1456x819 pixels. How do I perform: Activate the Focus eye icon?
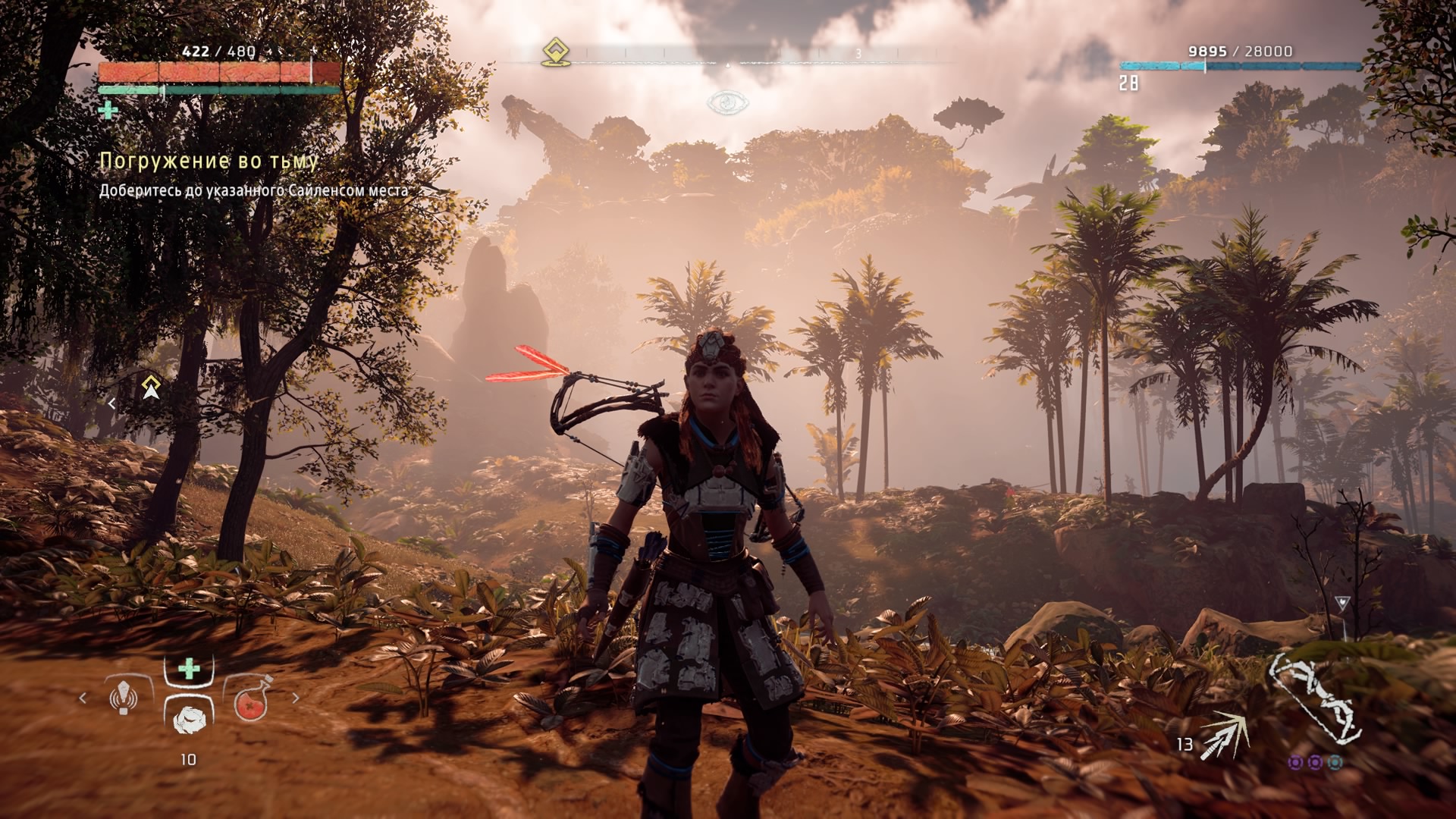coord(727,102)
